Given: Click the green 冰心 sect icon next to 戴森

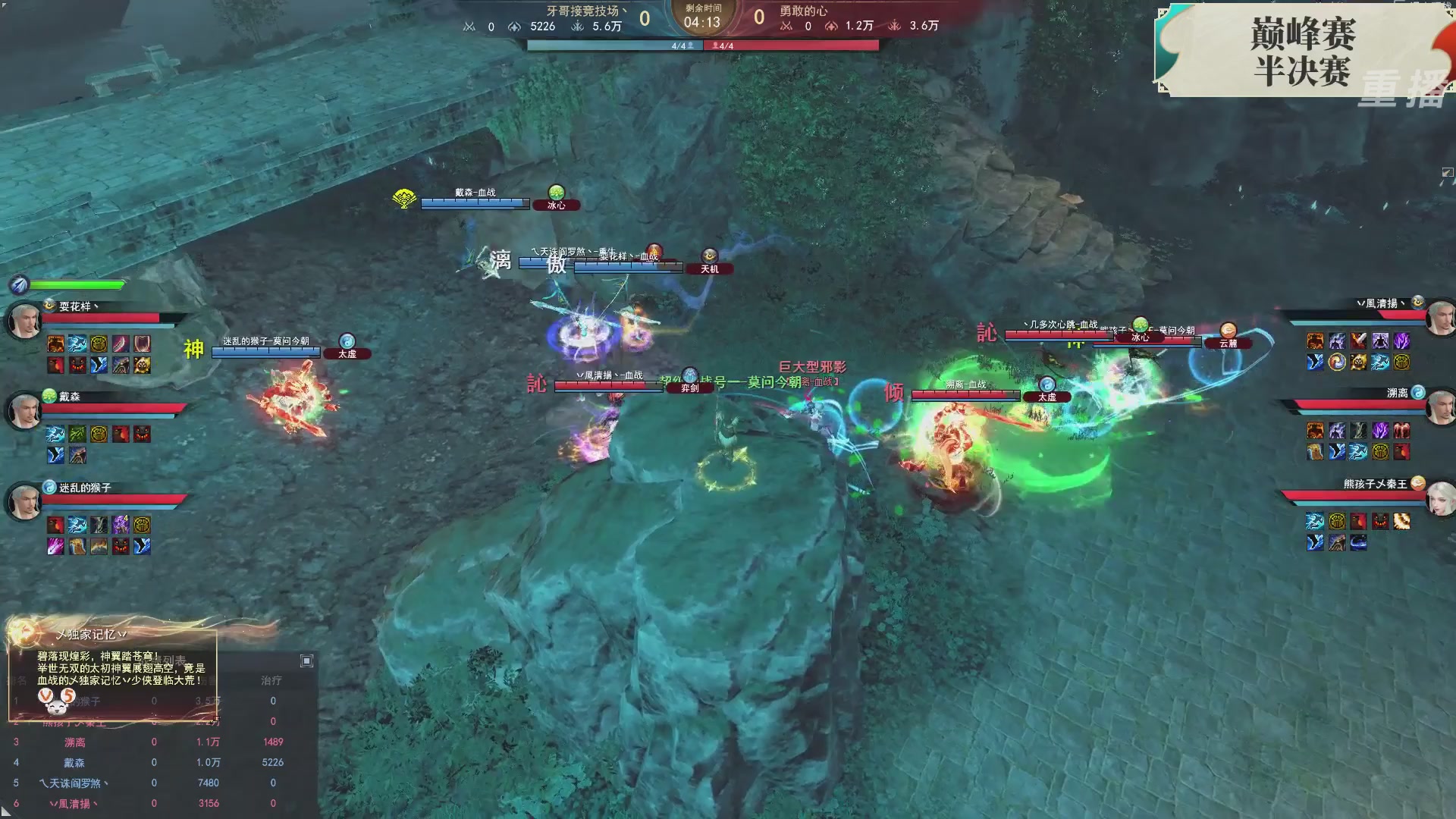Looking at the screenshot, I should (49, 396).
